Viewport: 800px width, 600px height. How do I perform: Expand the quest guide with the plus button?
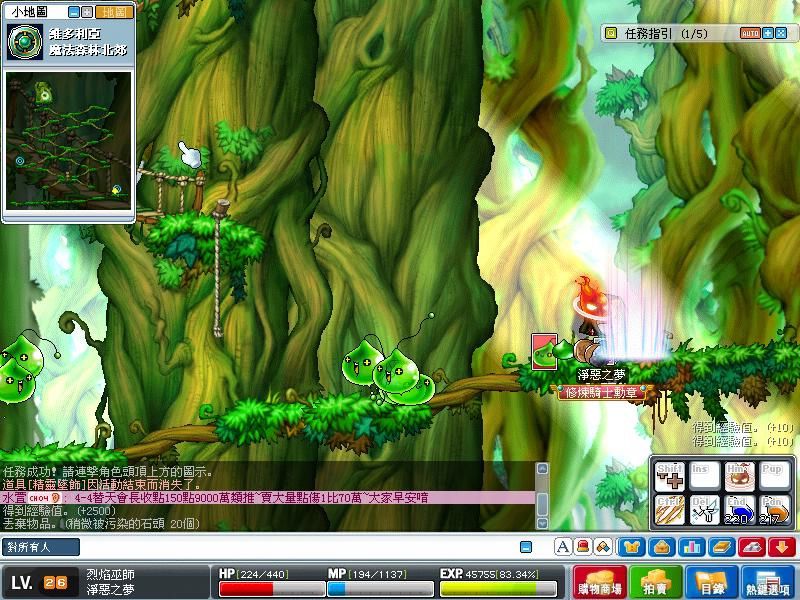point(768,33)
